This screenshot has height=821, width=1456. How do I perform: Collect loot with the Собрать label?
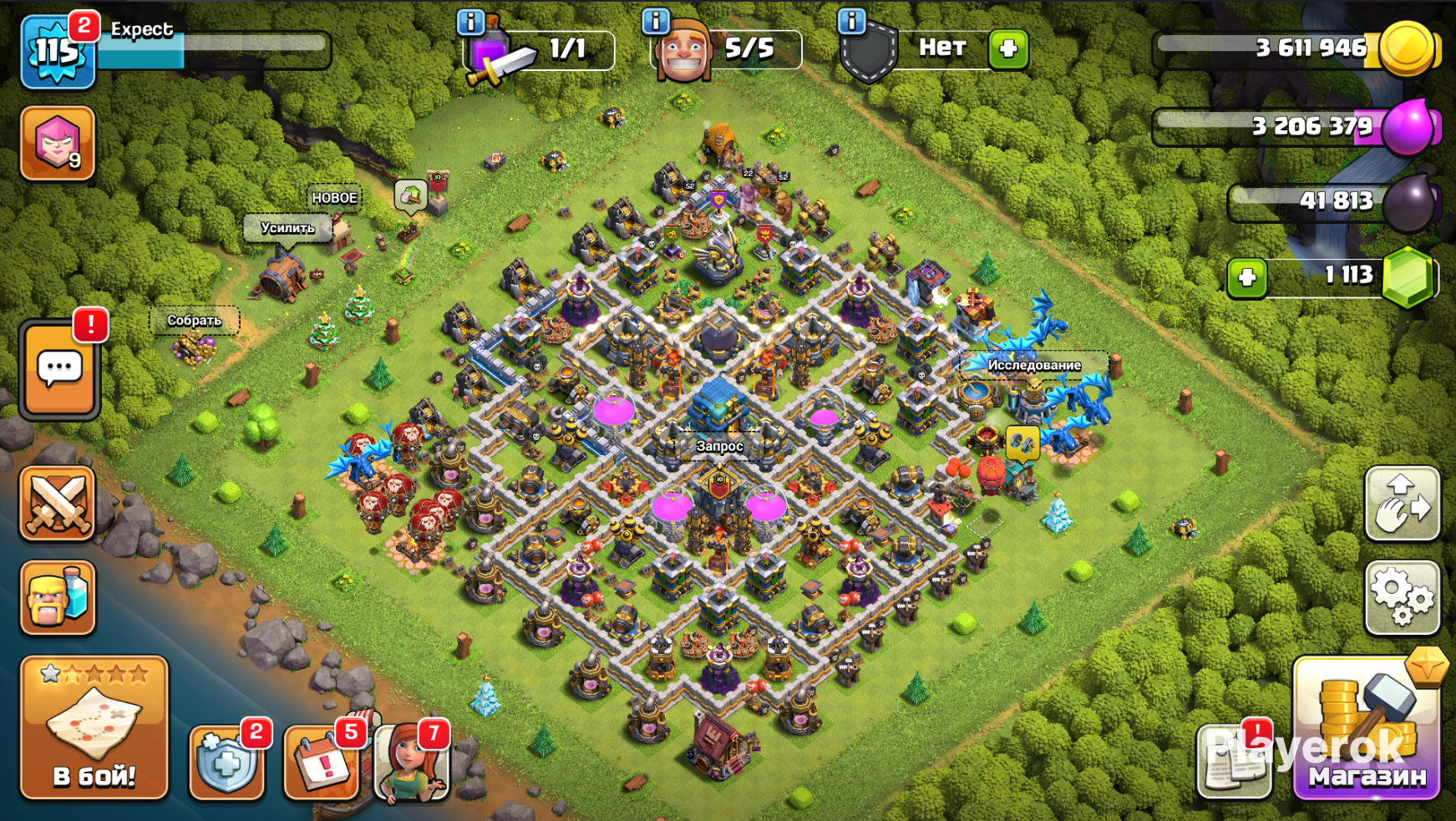click(x=194, y=321)
